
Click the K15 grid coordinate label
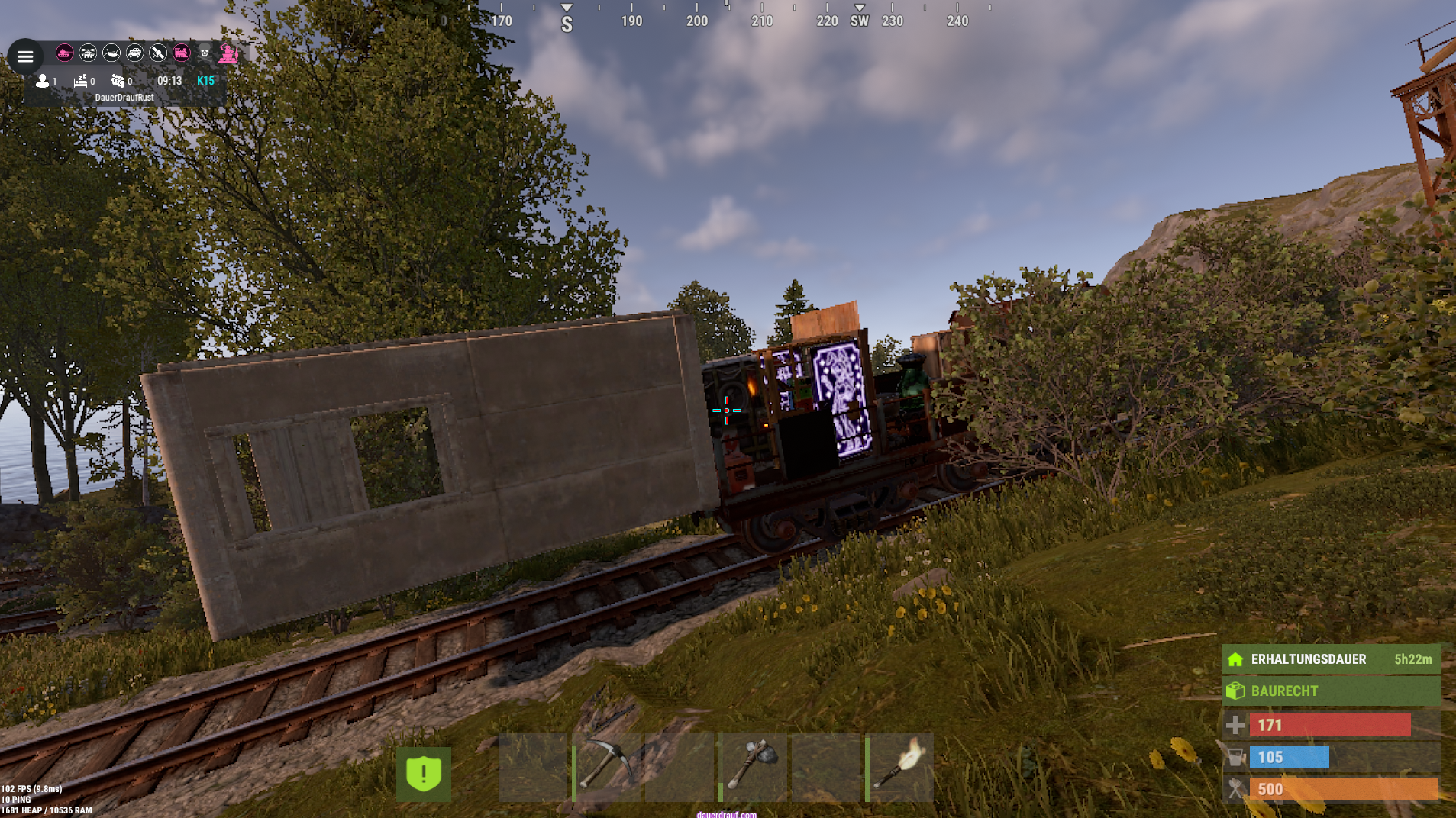coord(205,81)
